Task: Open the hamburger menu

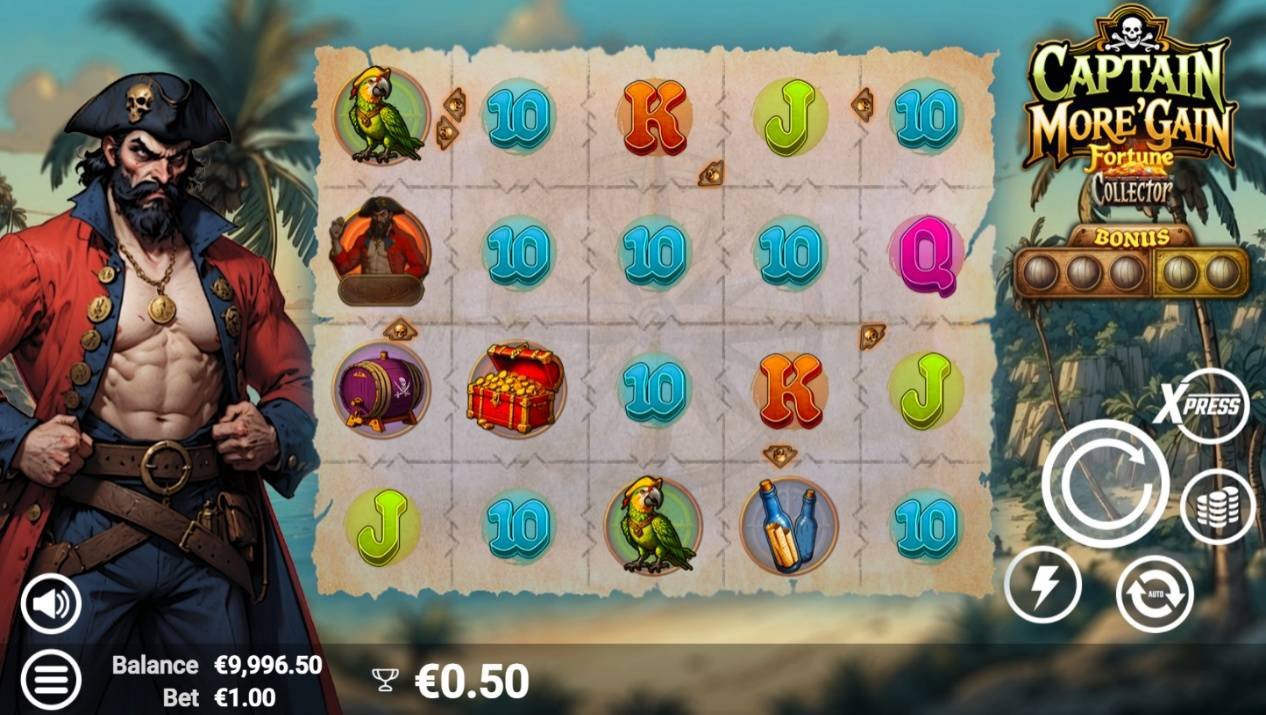Action: point(50,679)
